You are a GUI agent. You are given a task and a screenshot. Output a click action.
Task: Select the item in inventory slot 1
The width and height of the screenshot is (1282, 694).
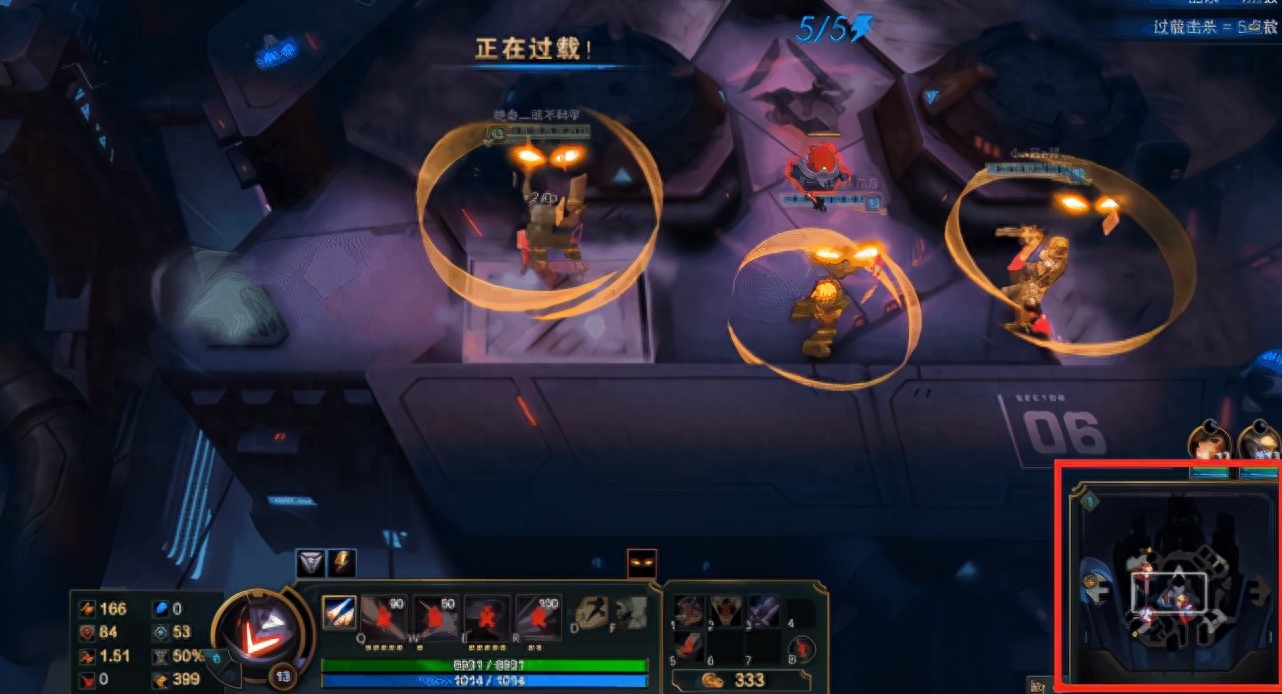point(689,611)
